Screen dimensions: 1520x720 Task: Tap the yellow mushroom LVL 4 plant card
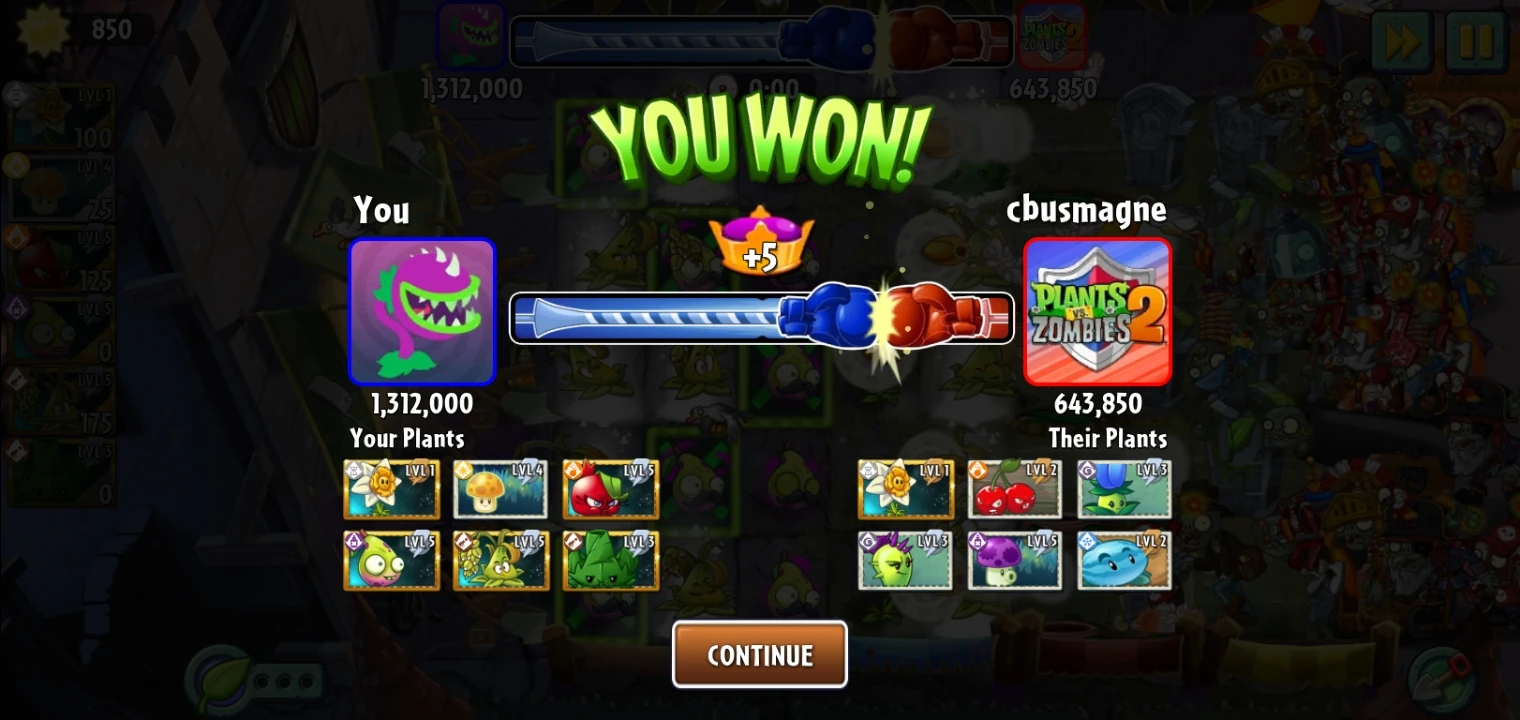pyautogui.click(x=501, y=489)
